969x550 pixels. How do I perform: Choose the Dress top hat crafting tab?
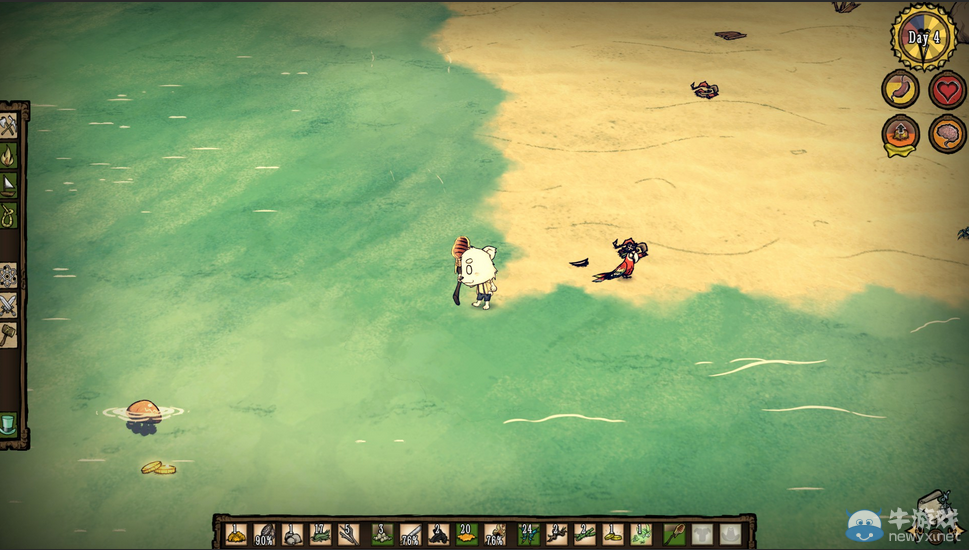[x=9, y=425]
